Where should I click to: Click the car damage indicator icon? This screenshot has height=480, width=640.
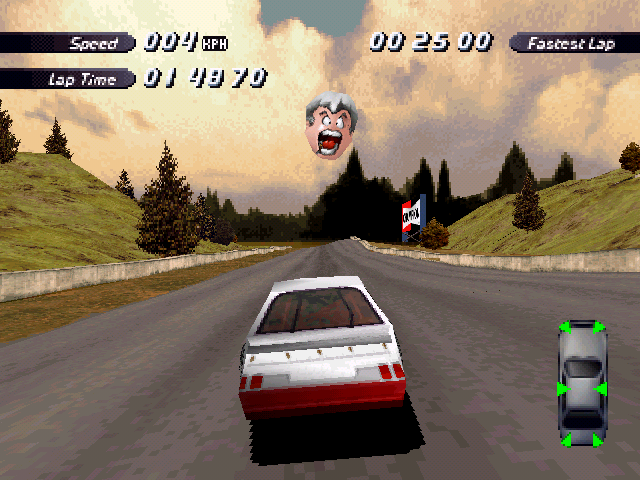(x=581, y=384)
